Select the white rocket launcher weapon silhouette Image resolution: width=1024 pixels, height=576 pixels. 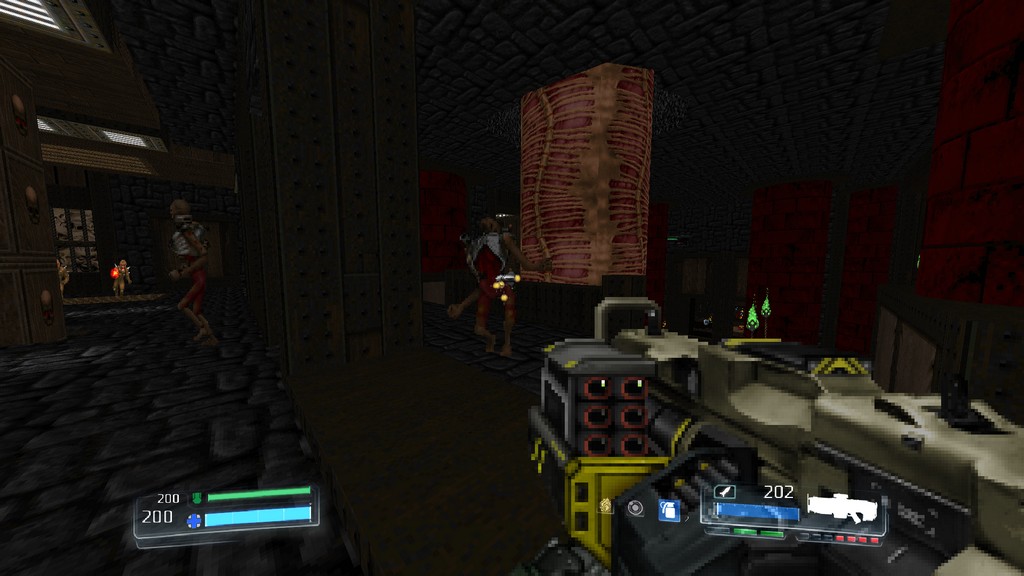coord(846,508)
